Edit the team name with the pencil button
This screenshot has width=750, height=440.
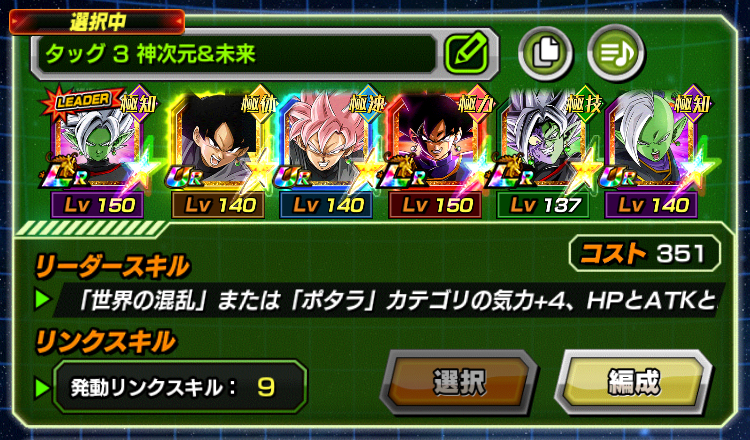click(x=465, y=52)
